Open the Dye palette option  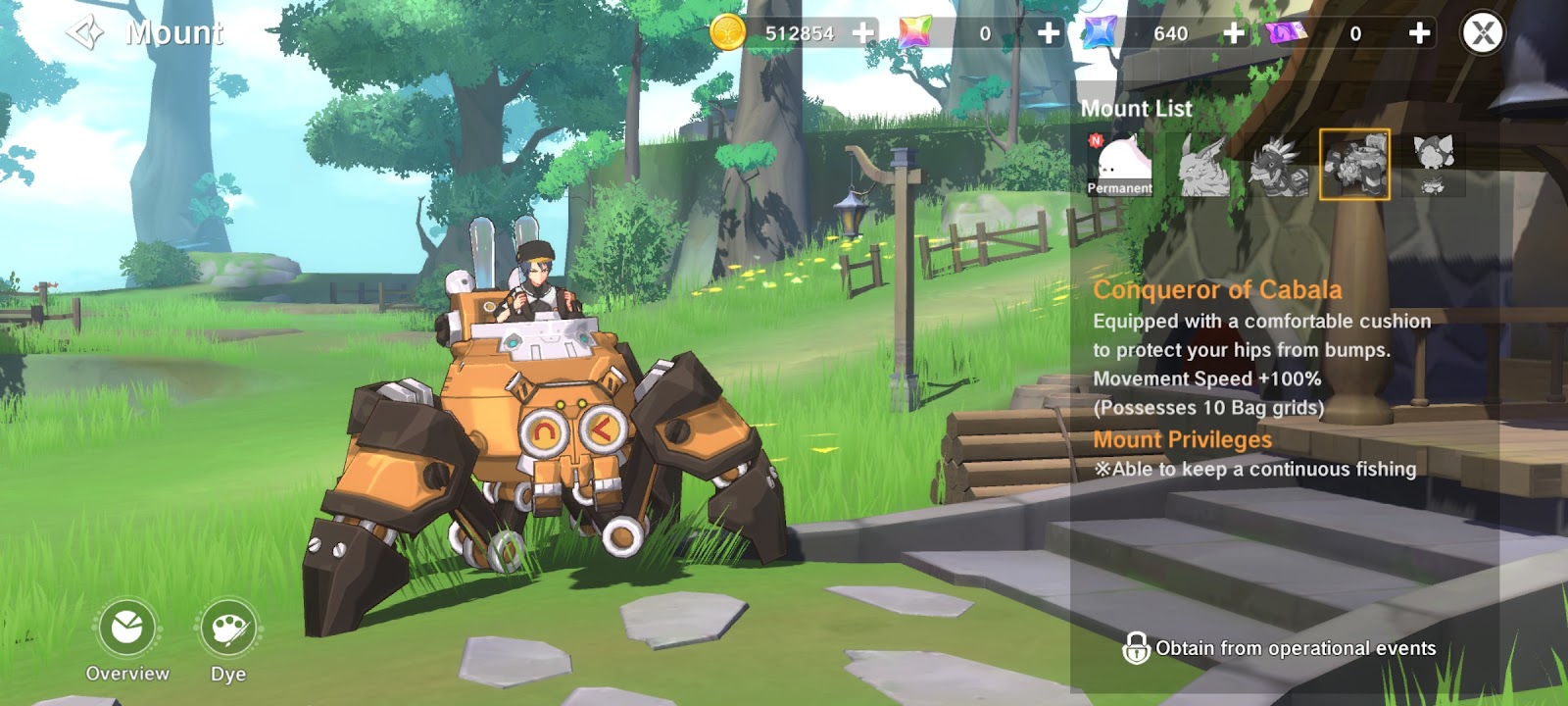228,630
